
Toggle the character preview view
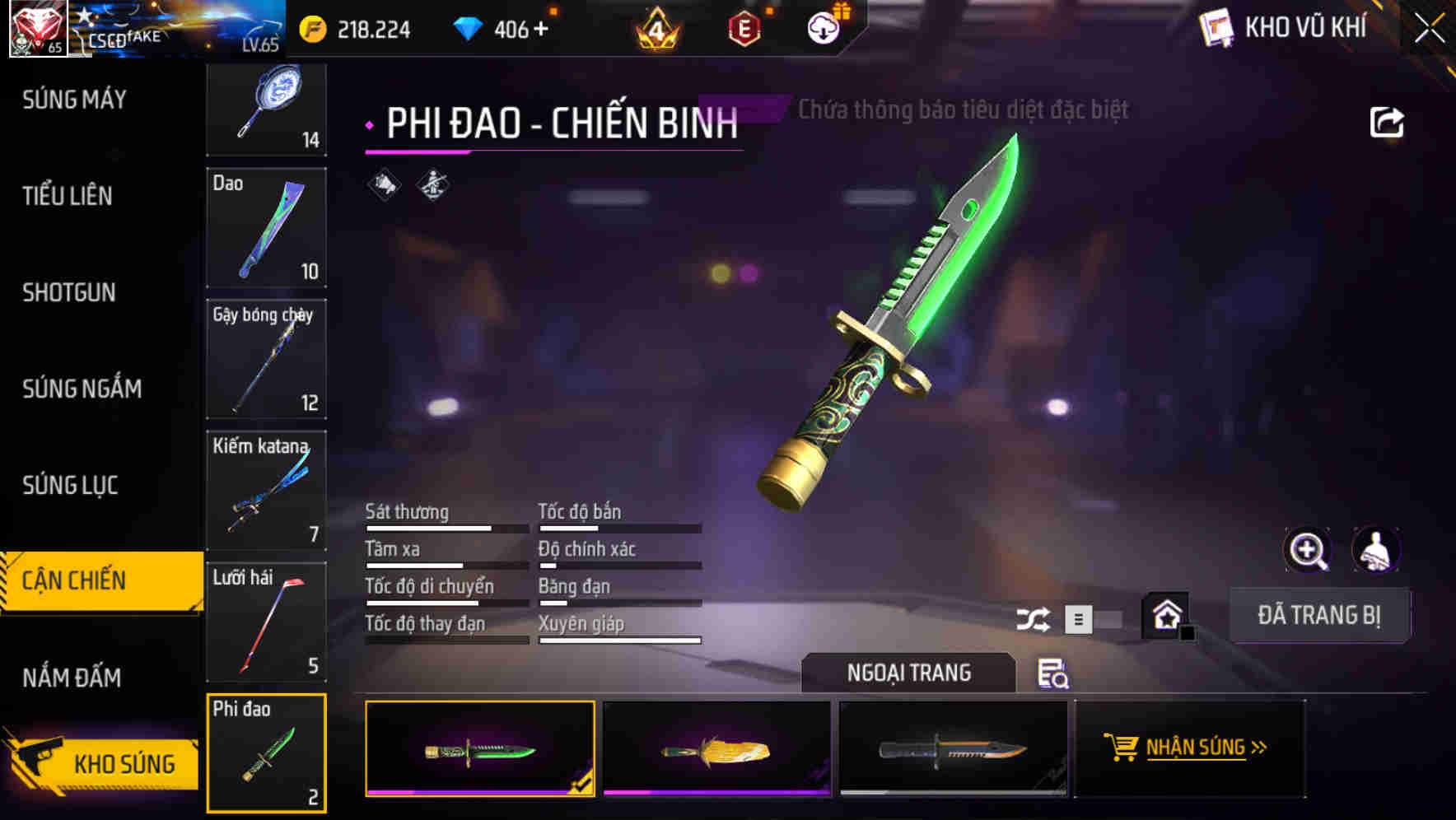pos(1377,550)
